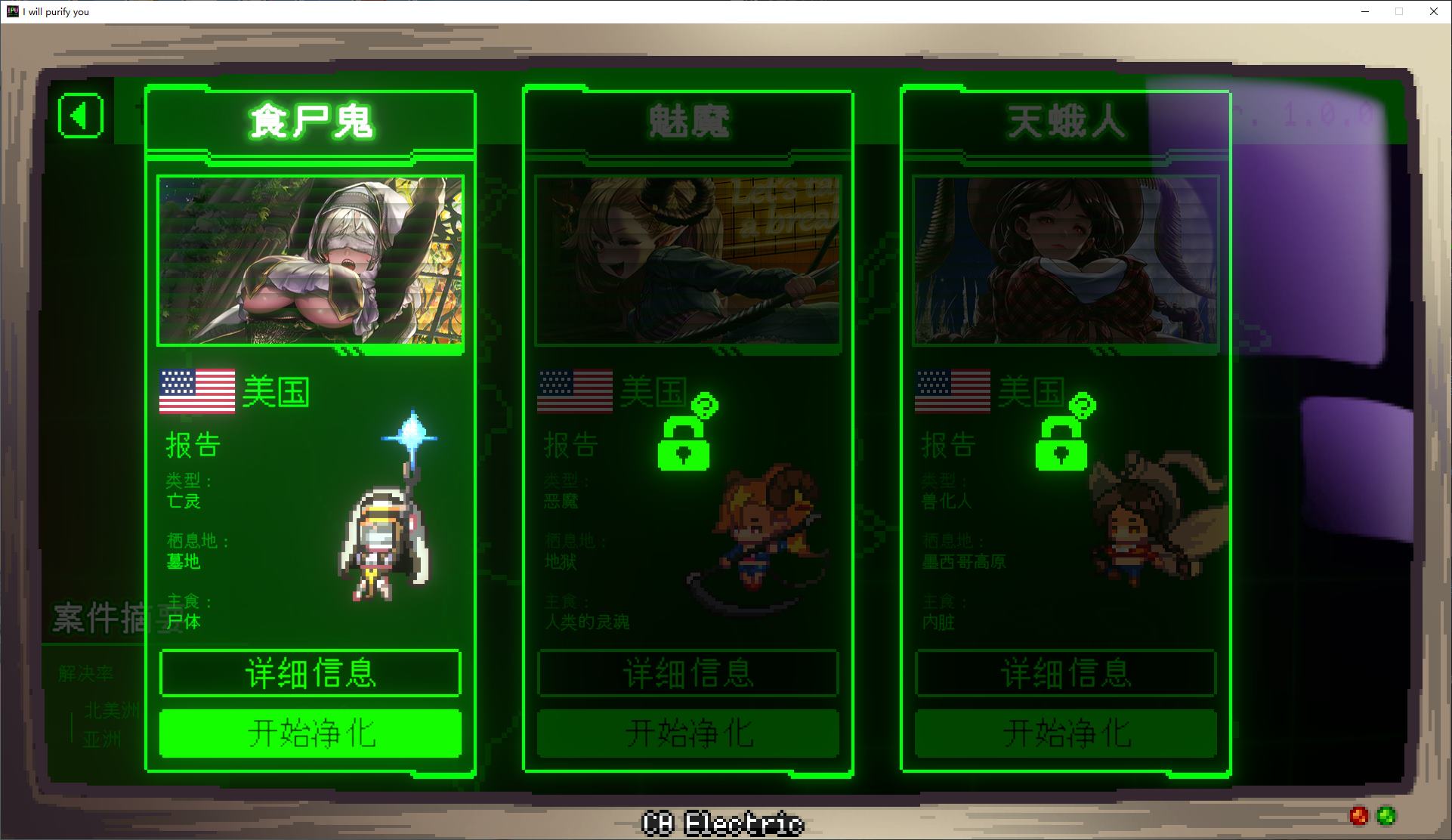Viewport: 1452px width, 840px height.
Task: Open 详细信息 on the Mothman card
Action: [1064, 674]
